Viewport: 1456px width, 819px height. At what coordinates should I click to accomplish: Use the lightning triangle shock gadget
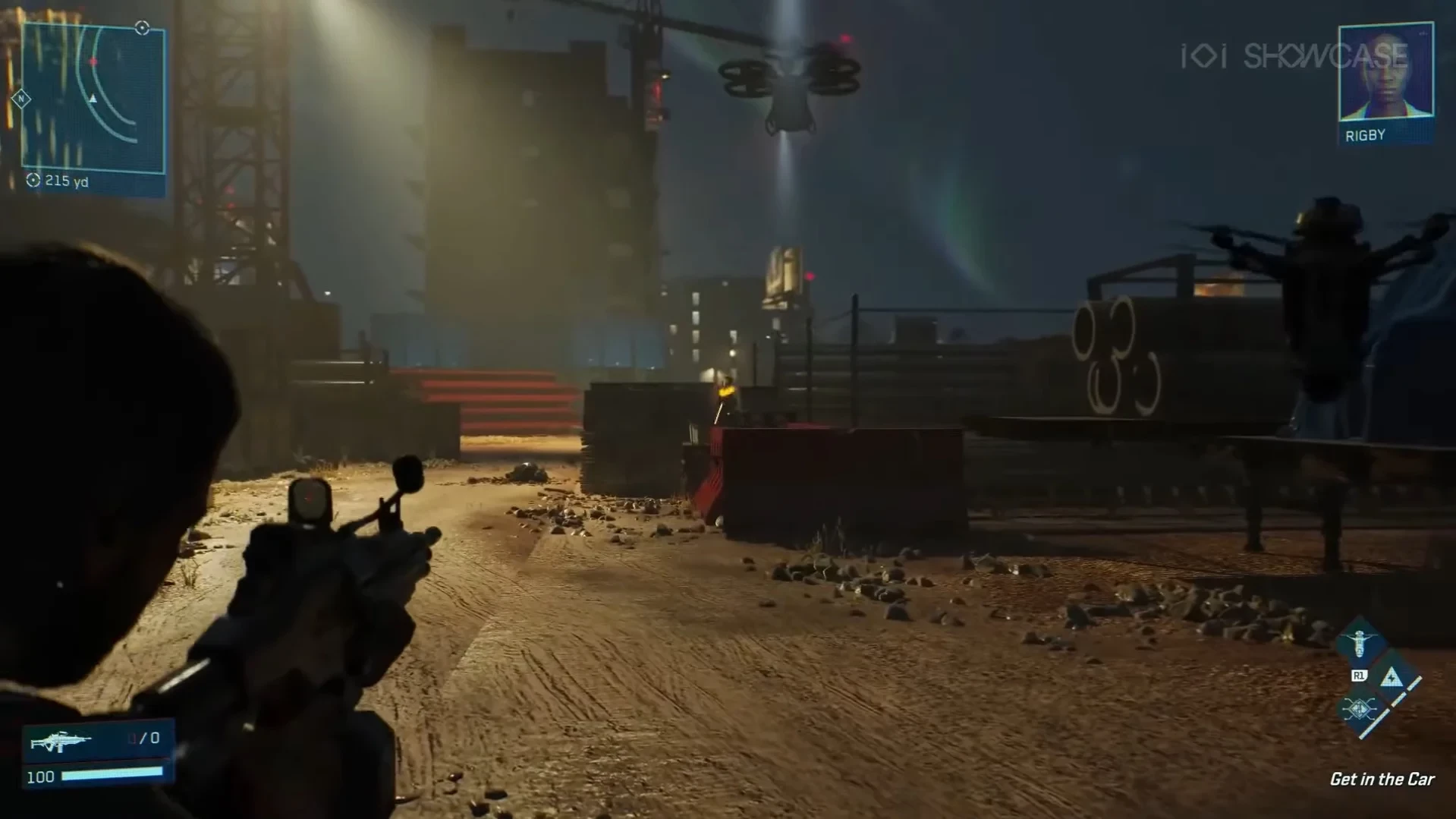[x=1392, y=677]
